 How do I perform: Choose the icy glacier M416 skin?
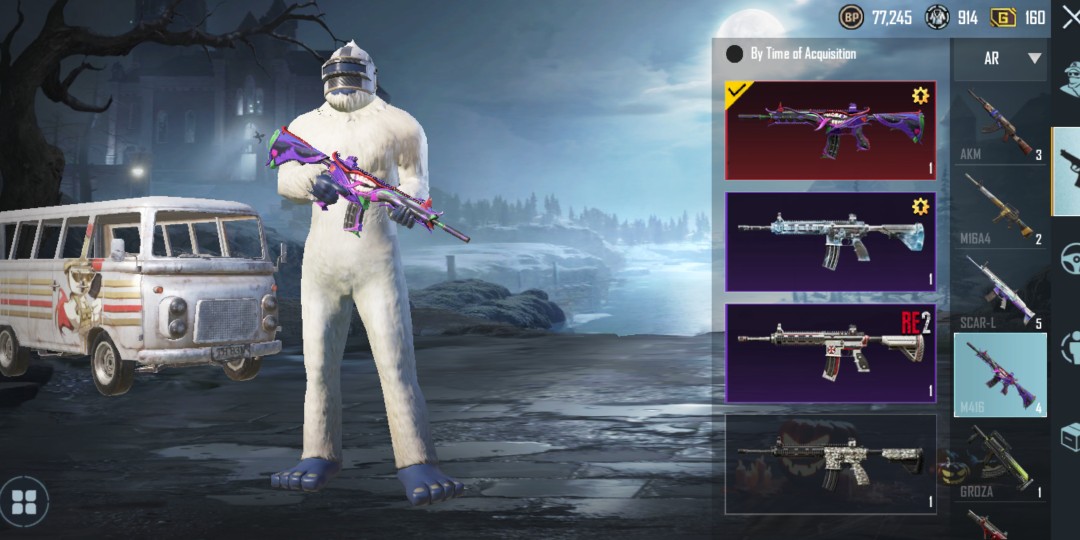830,241
